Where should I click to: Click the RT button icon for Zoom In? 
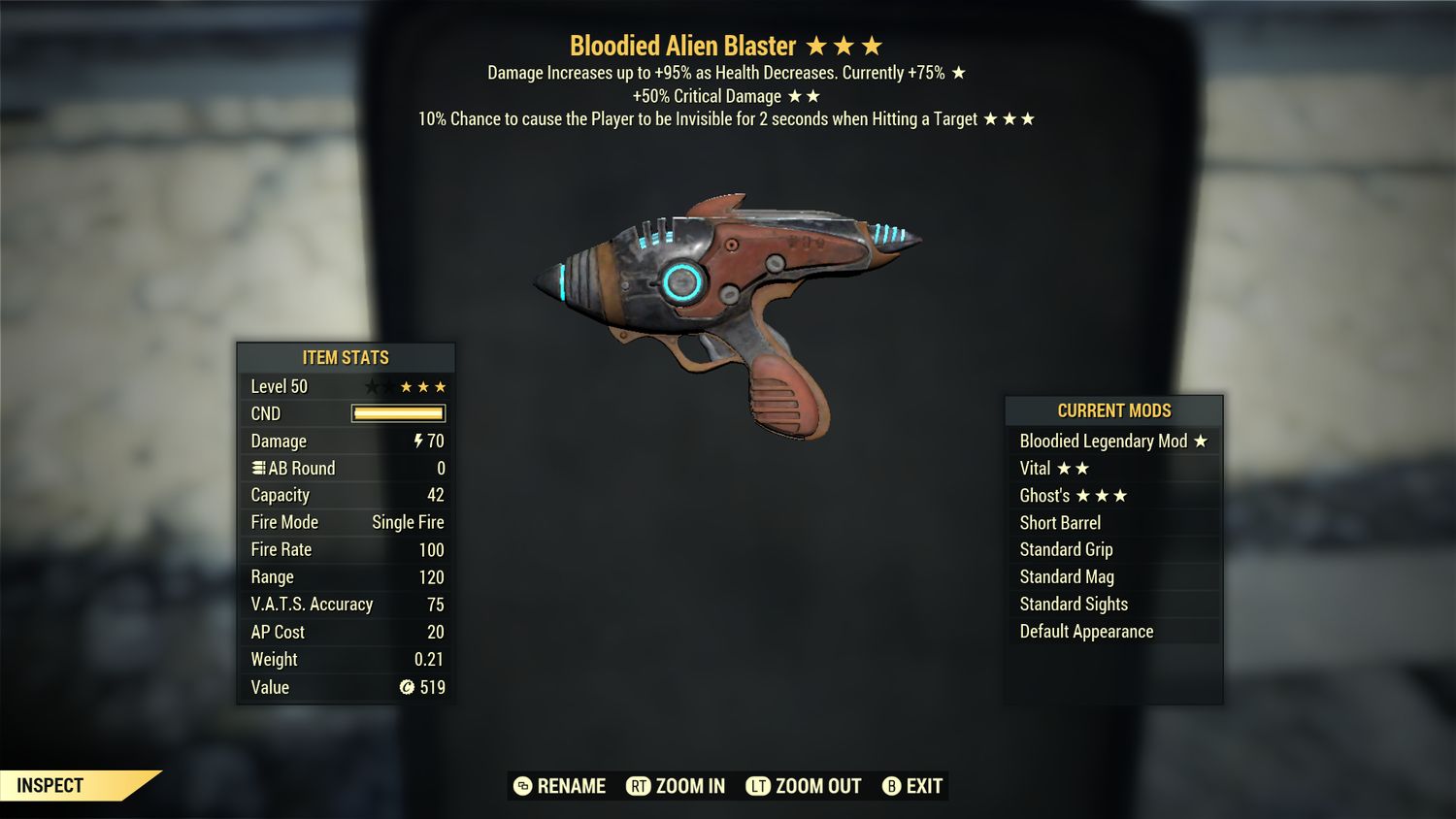[x=640, y=786]
